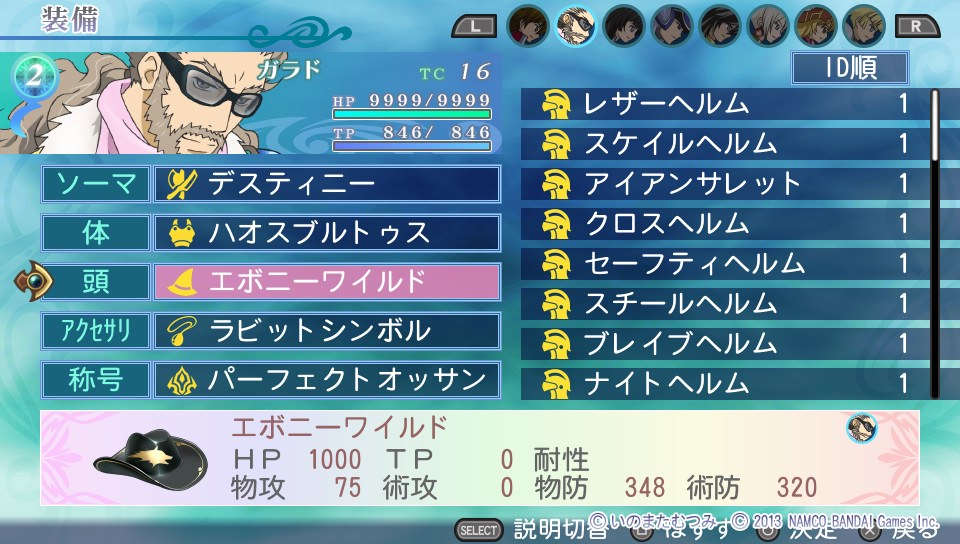The width and height of the screenshot is (960, 544).
Task: Switch to the last character portrait
Action: (x=861, y=25)
